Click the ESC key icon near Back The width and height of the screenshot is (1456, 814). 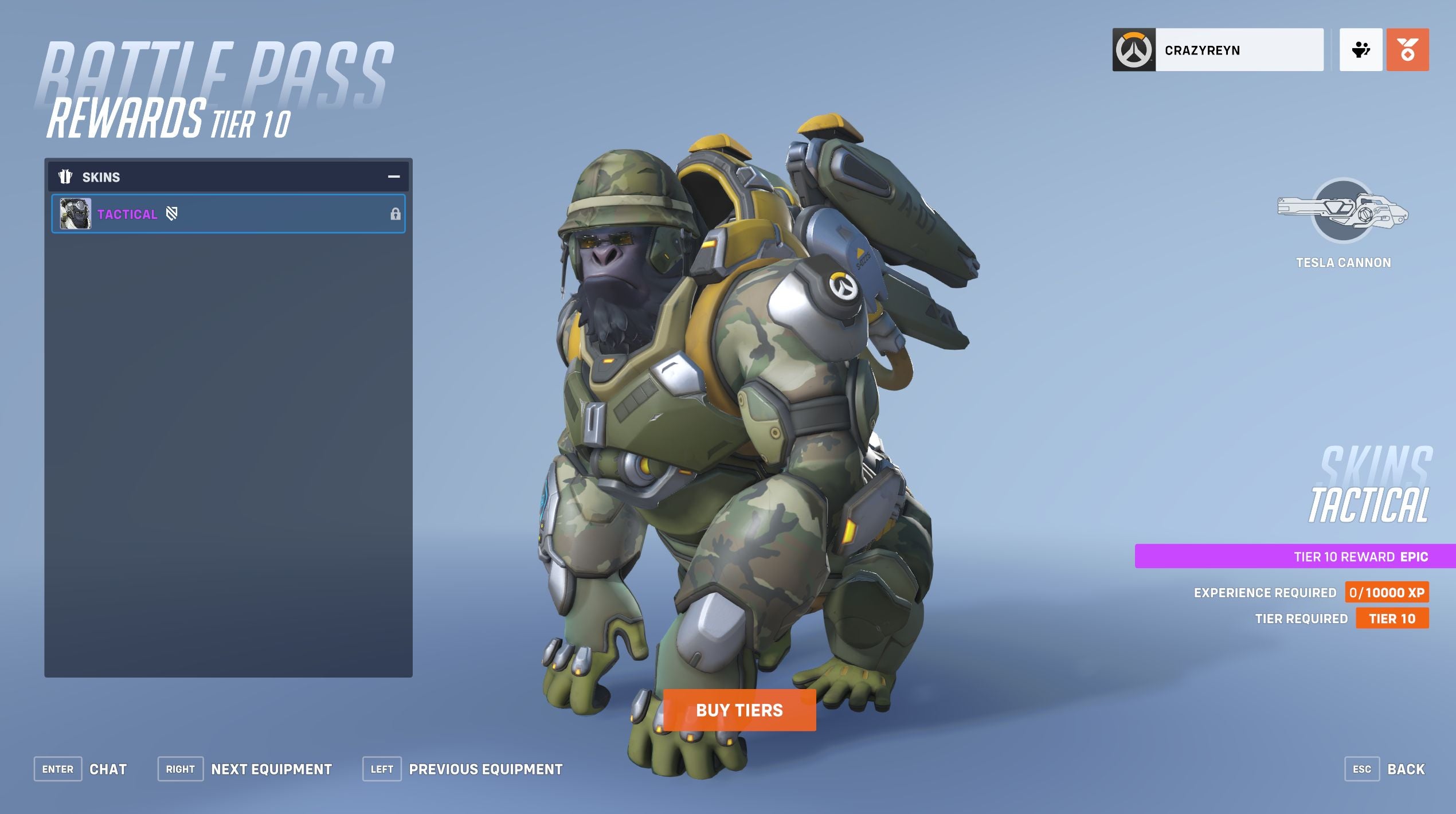pos(1364,769)
